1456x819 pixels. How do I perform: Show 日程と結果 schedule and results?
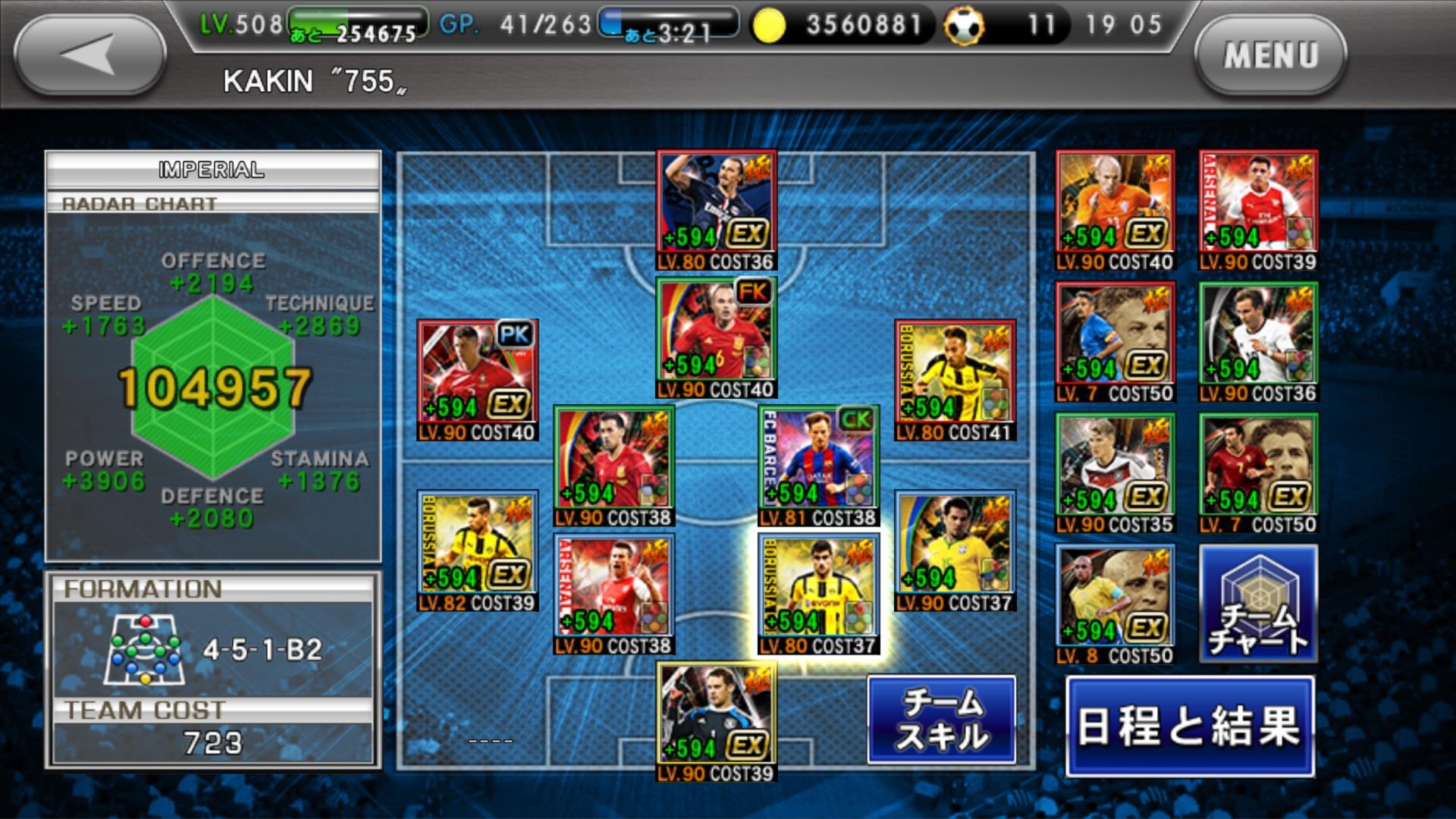point(1189,726)
